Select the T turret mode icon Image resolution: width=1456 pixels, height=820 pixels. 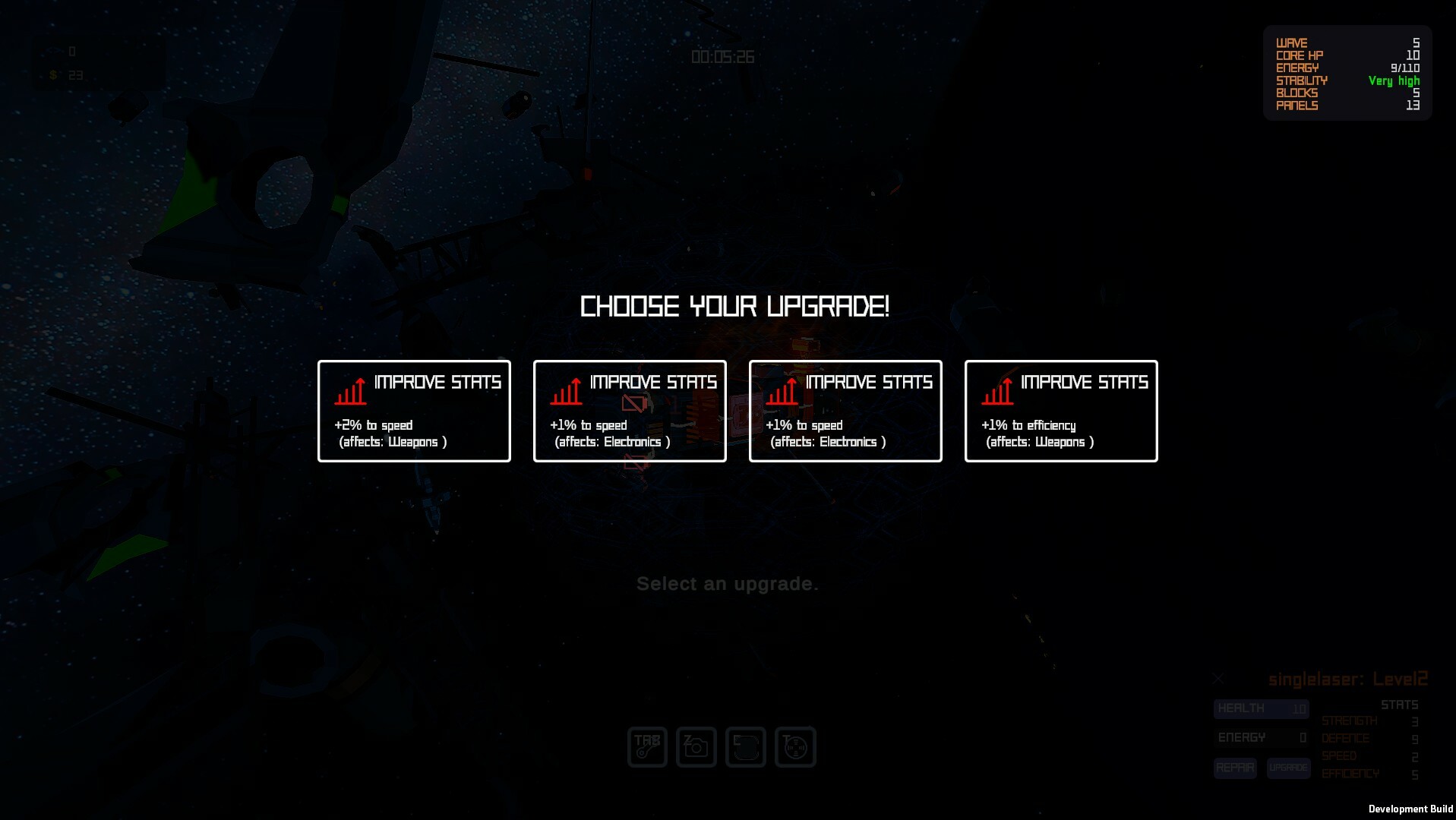[794, 747]
